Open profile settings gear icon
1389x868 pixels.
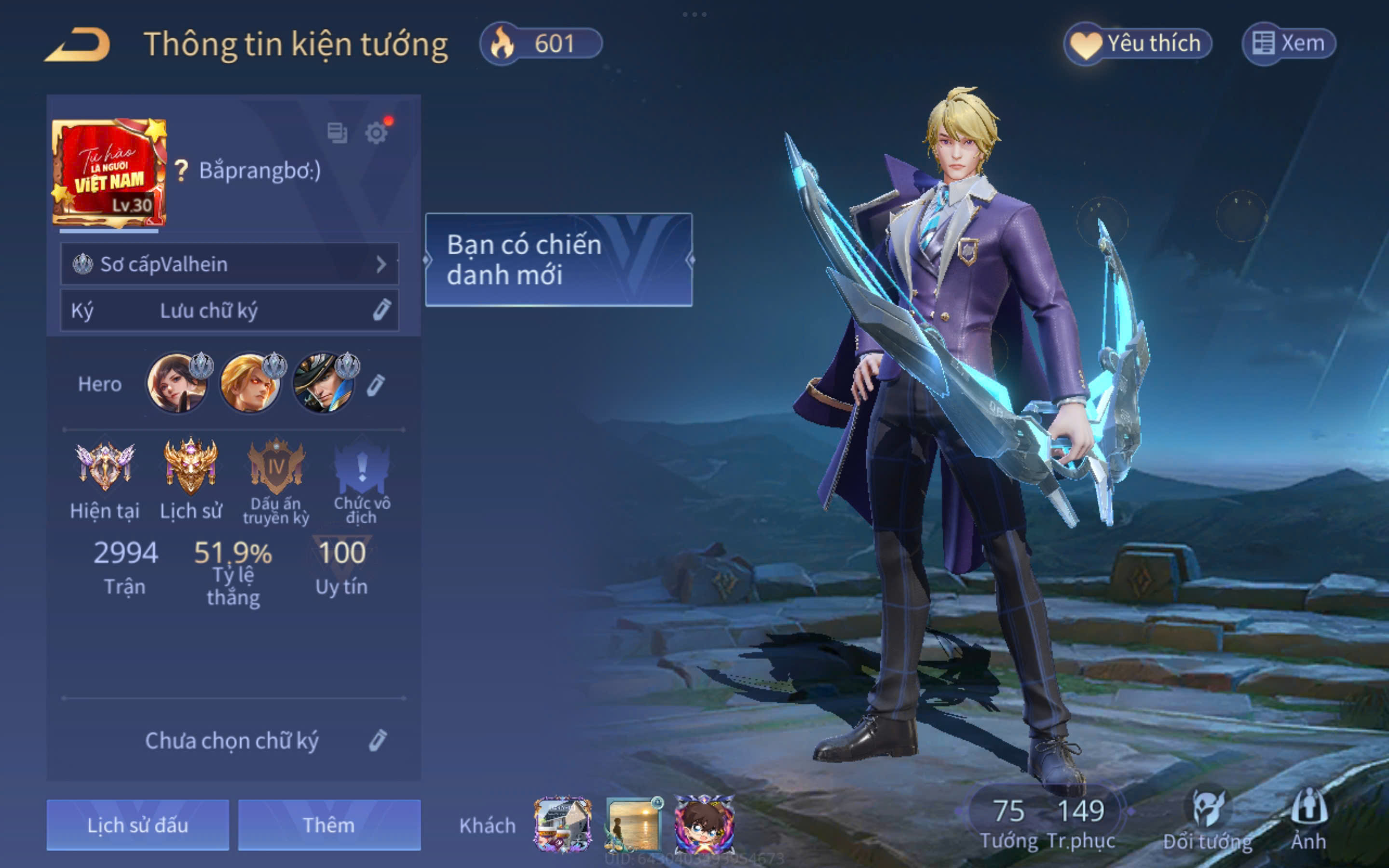[377, 133]
